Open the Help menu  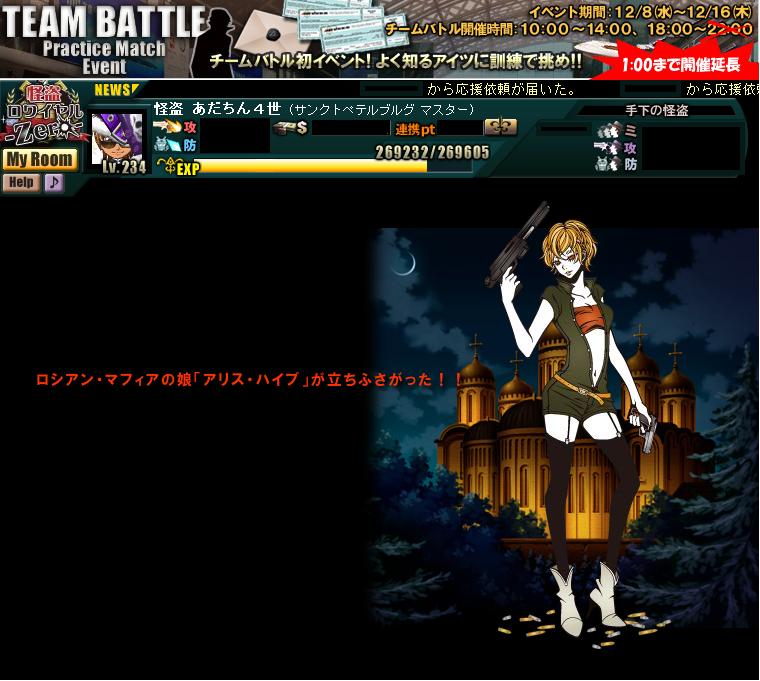click(x=20, y=182)
